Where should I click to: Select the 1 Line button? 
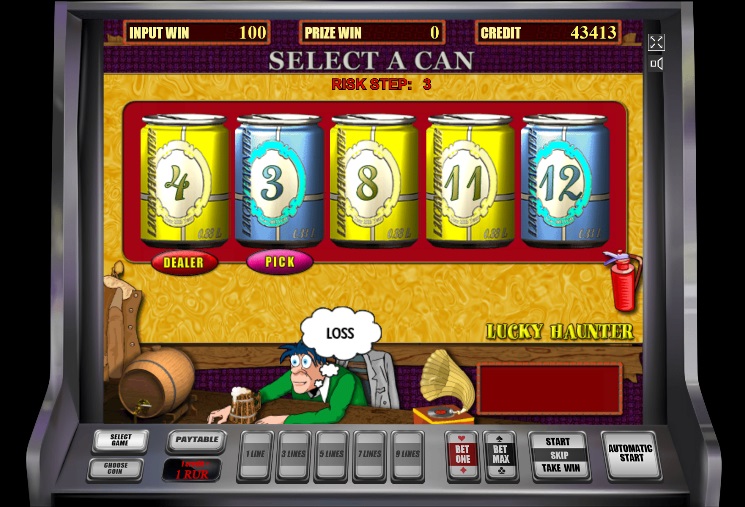257,453
